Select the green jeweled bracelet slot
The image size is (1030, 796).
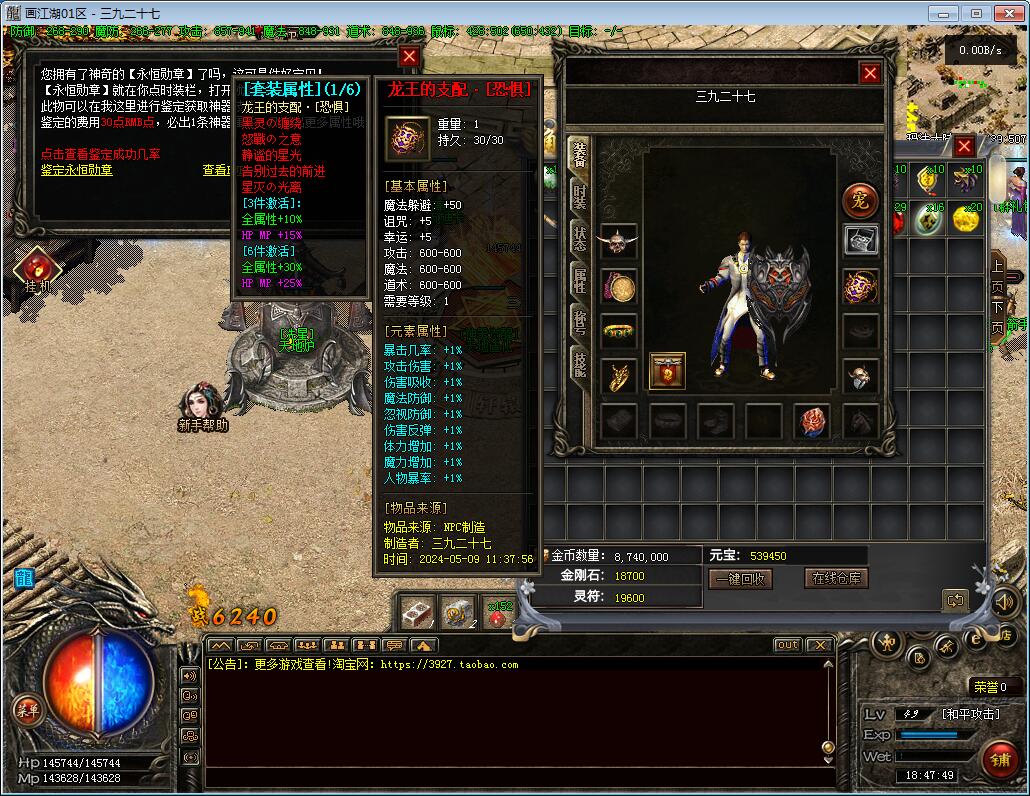[618, 330]
